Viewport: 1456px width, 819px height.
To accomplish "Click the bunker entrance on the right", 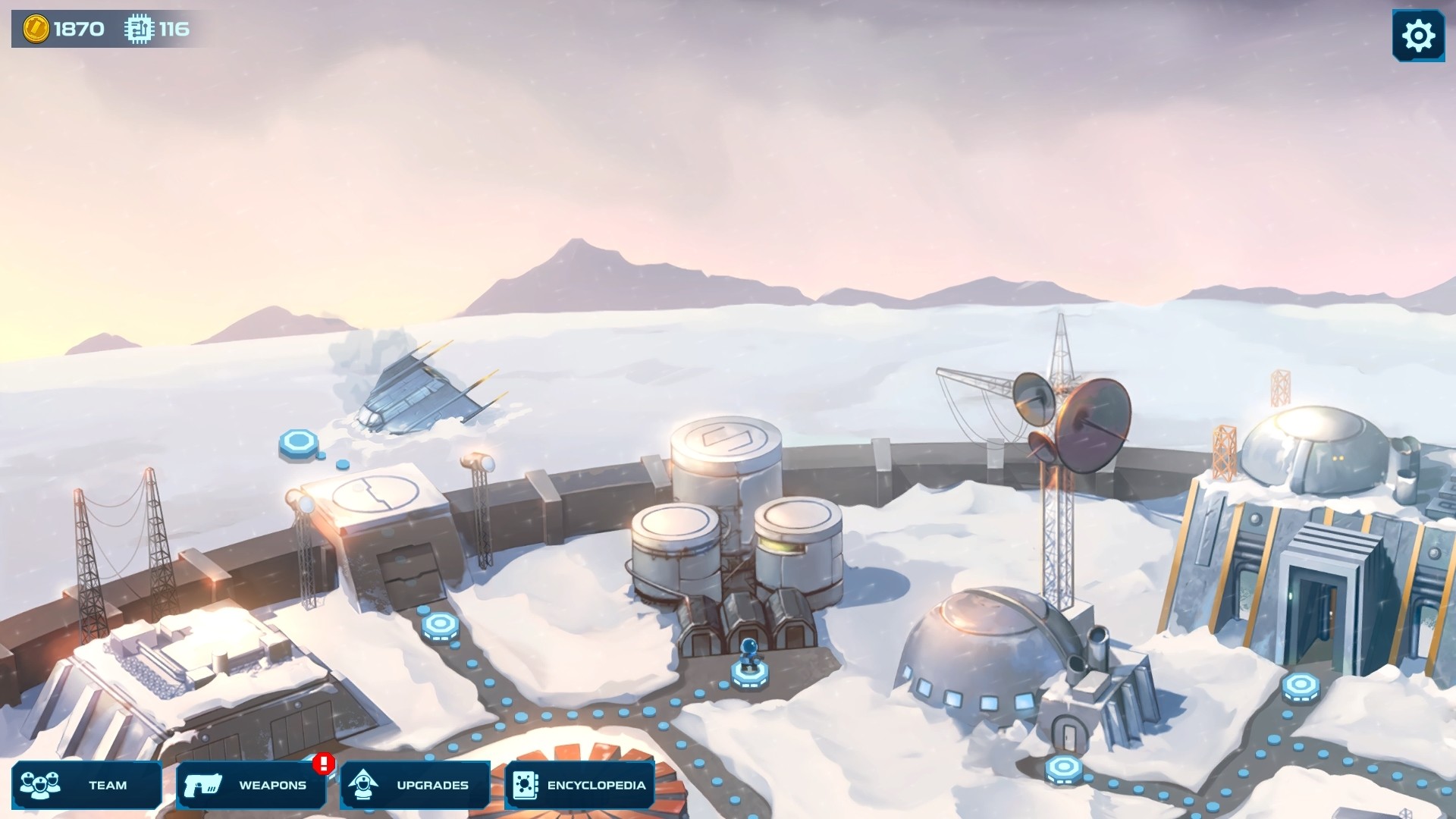I will pyautogui.click(x=1318, y=607).
